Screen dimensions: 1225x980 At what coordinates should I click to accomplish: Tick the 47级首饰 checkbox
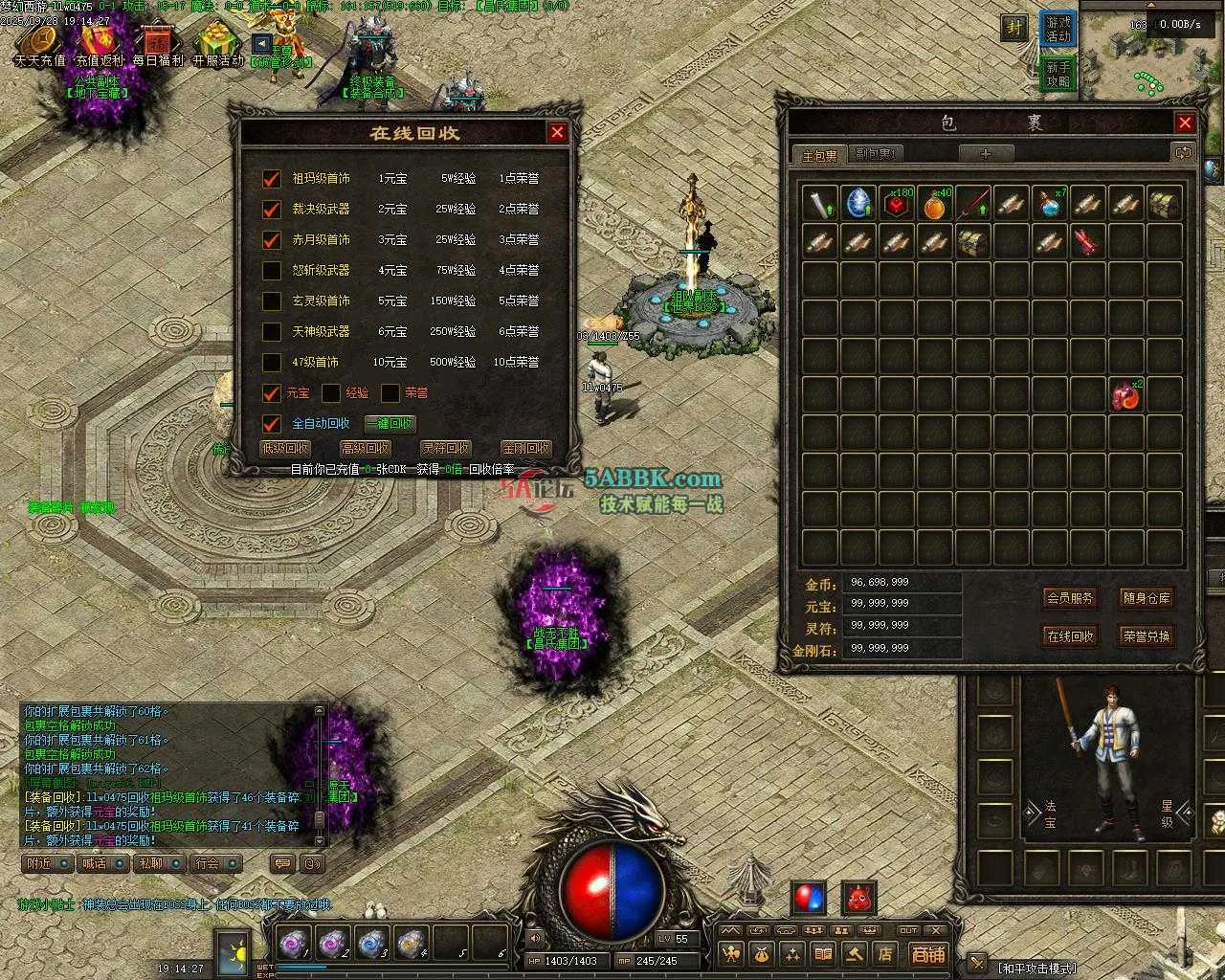point(272,363)
